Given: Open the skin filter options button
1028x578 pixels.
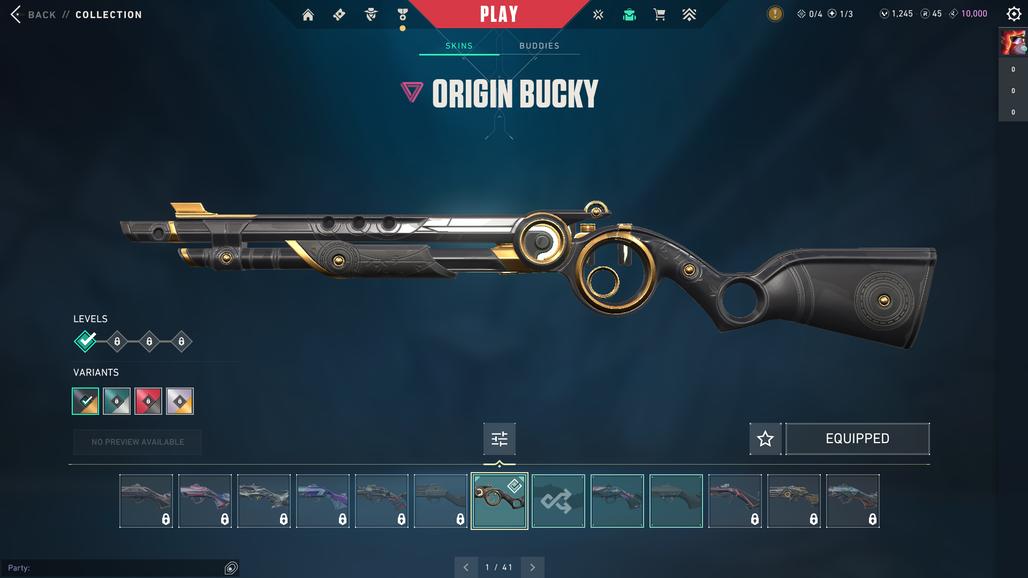Looking at the screenshot, I should tap(499, 439).
